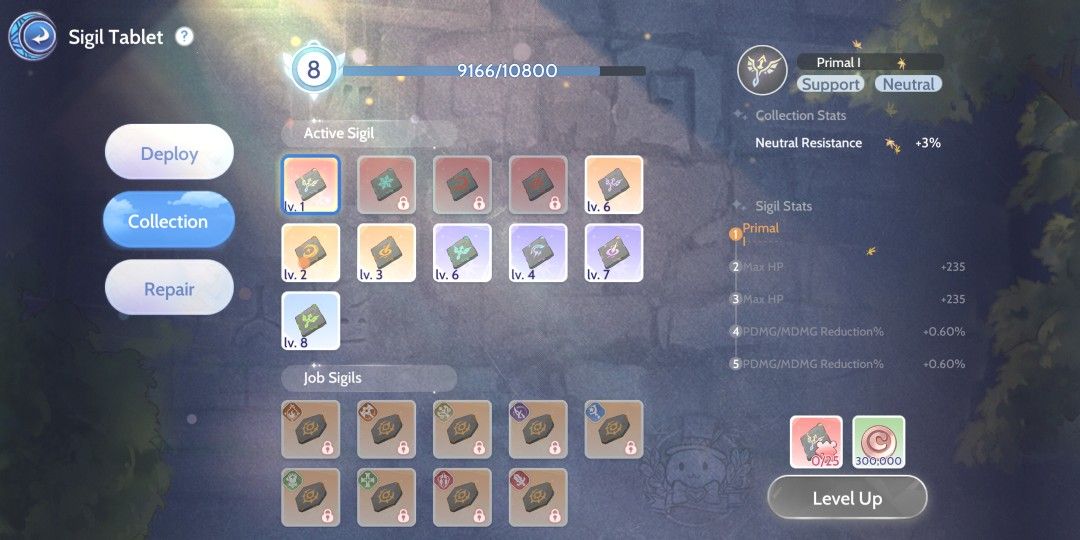Image resolution: width=1080 pixels, height=540 pixels.
Task: Inspect the 300,000 coin cost icon
Action: point(879,442)
